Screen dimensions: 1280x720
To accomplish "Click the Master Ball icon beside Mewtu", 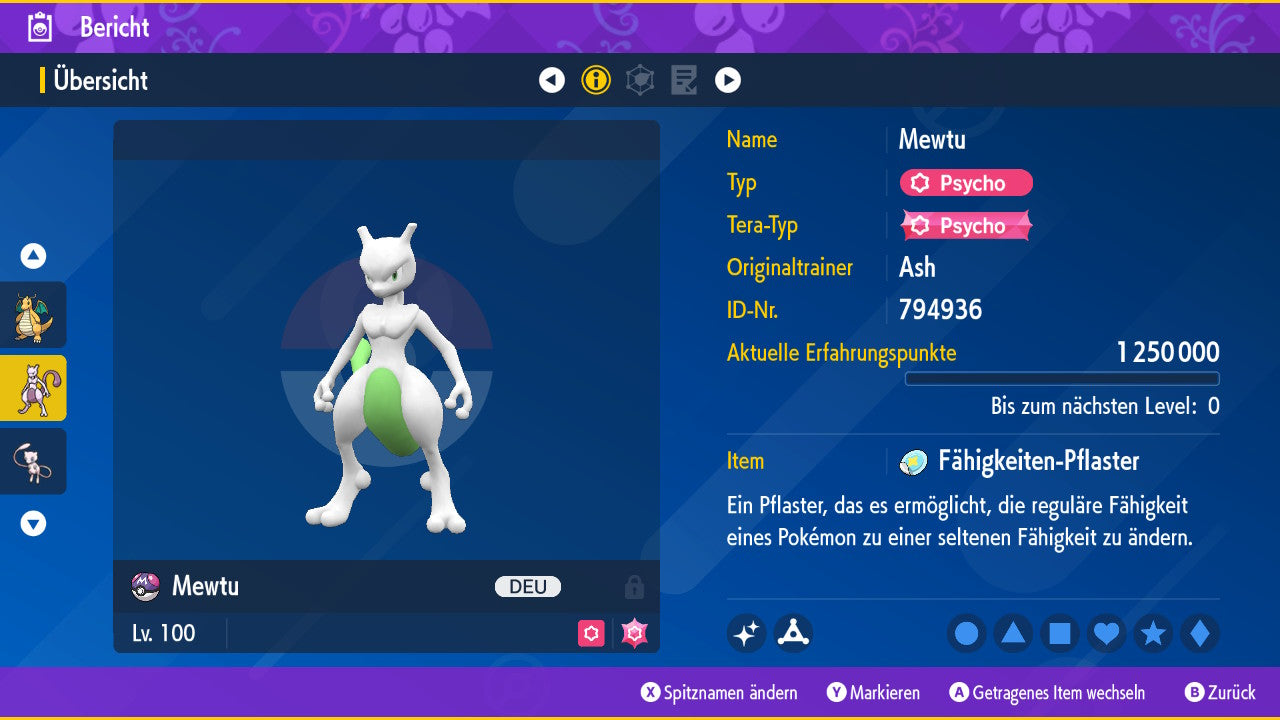I will tap(146, 586).
